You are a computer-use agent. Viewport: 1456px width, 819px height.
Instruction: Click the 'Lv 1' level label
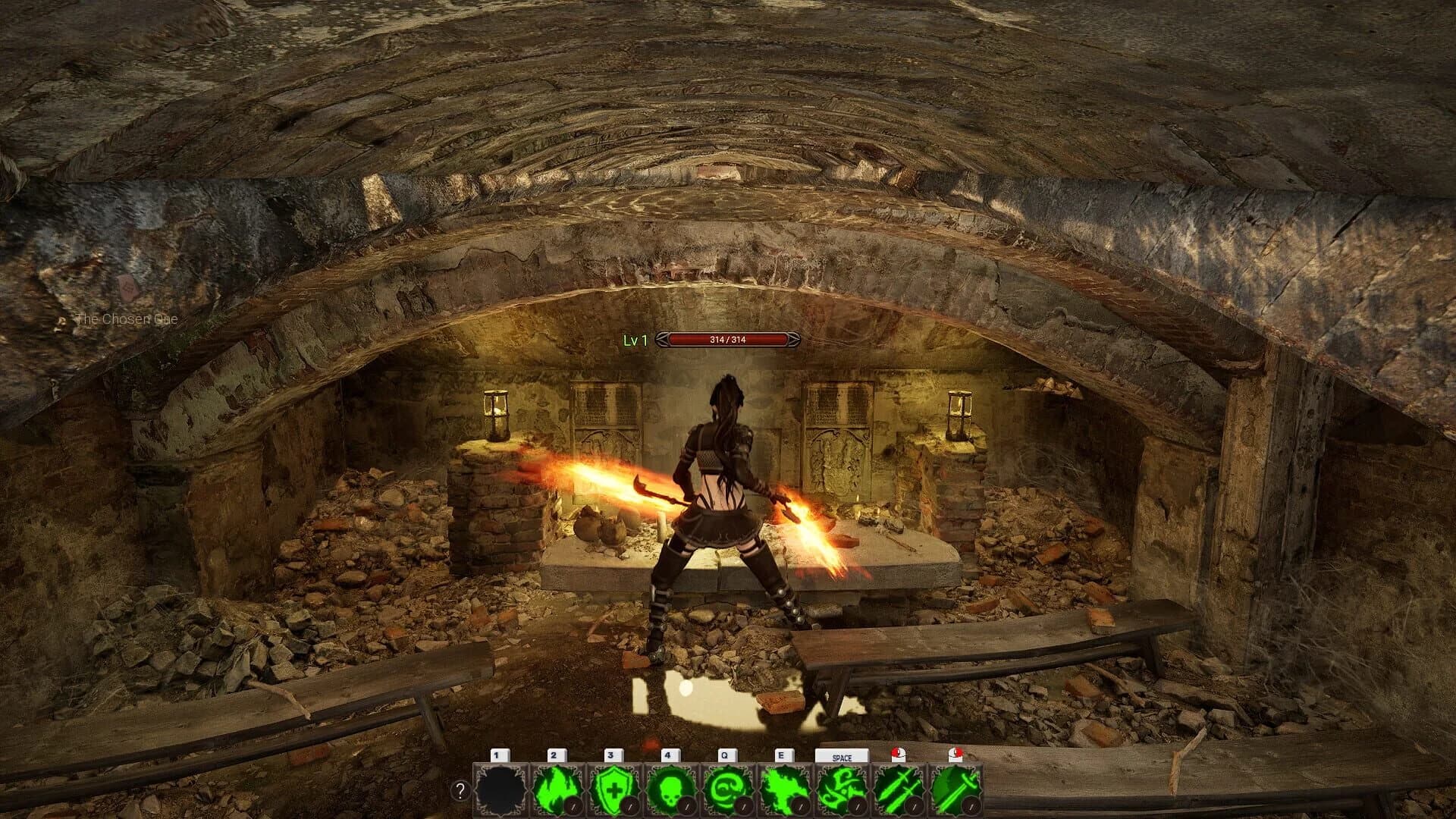[x=635, y=341]
